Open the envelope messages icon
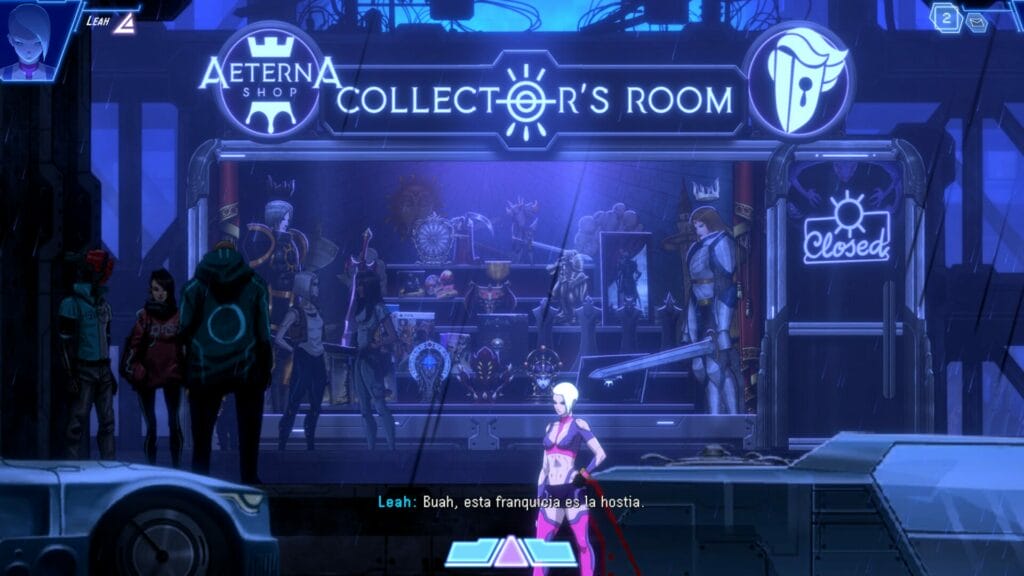This screenshot has width=1024, height=576. click(x=976, y=20)
